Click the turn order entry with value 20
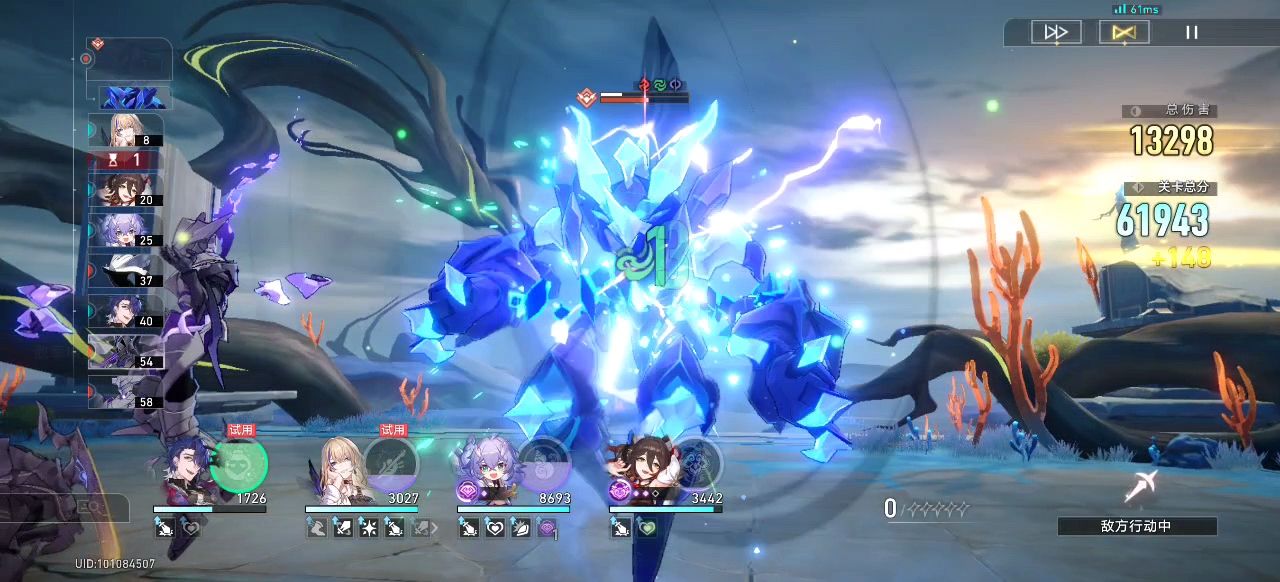The width and height of the screenshot is (1280, 582). 126,190
